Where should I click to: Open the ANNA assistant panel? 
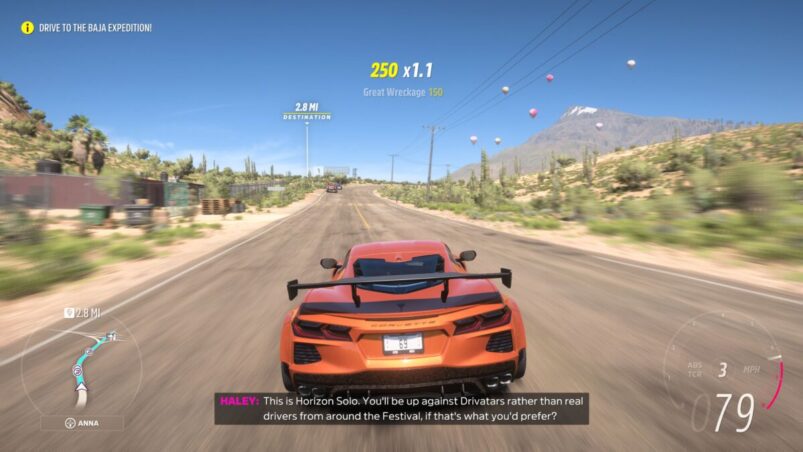(x=82, y=423)
